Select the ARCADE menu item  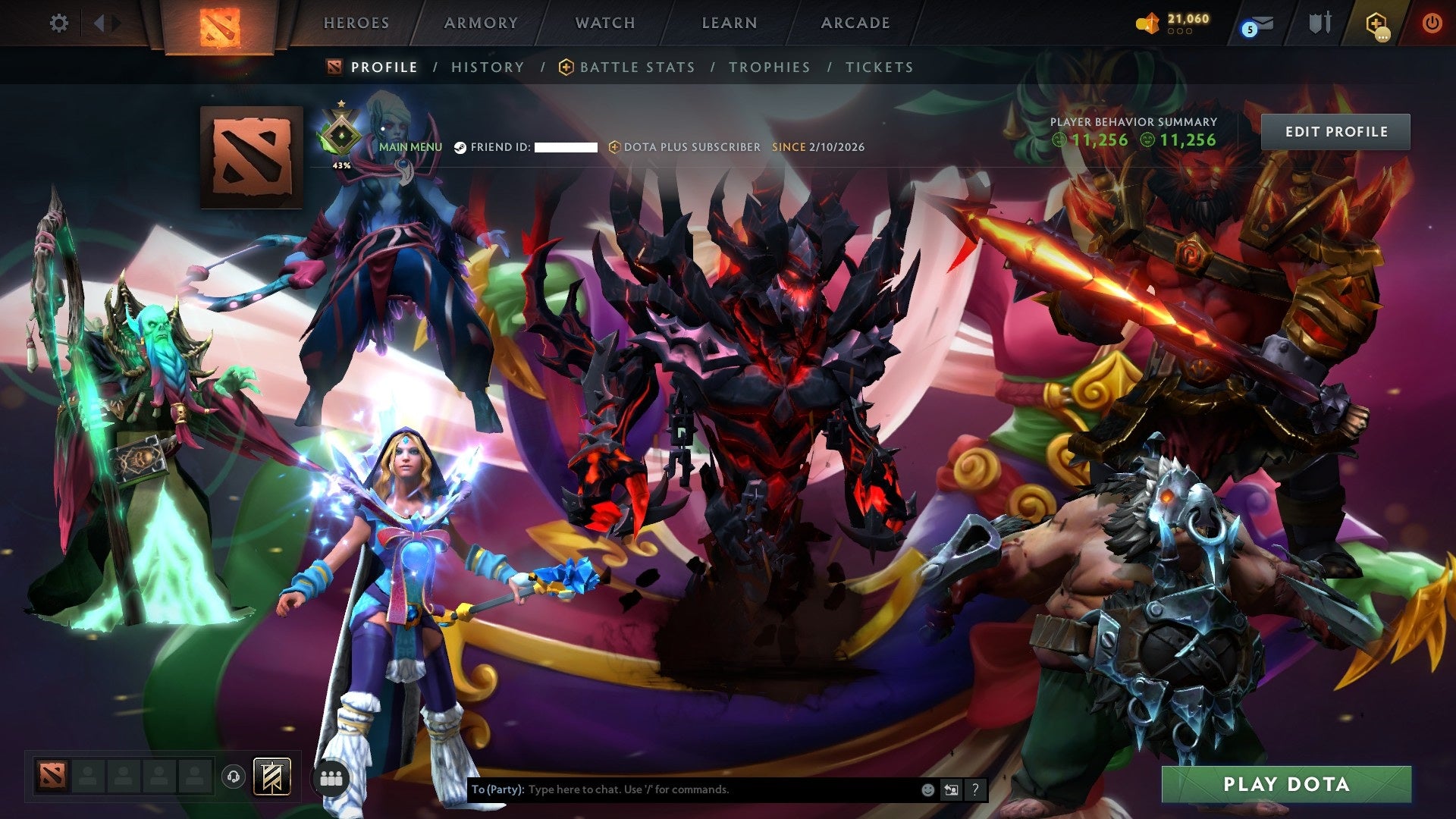coord(855,23)
